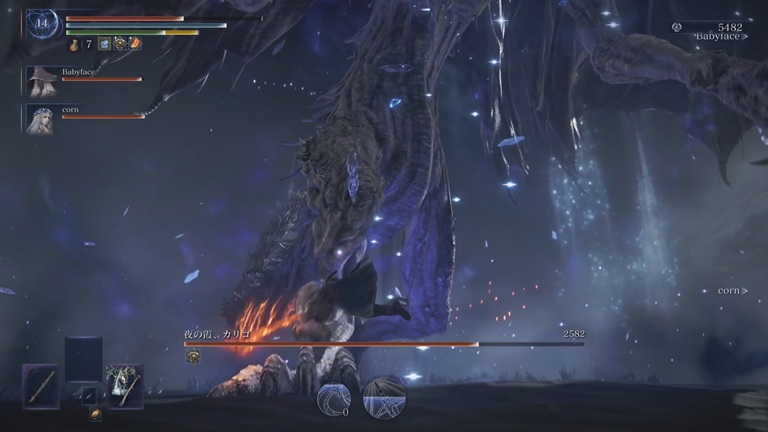Click the boss status effect icon
This screenshot has height=432, width=768.
[x=193, y=357]
